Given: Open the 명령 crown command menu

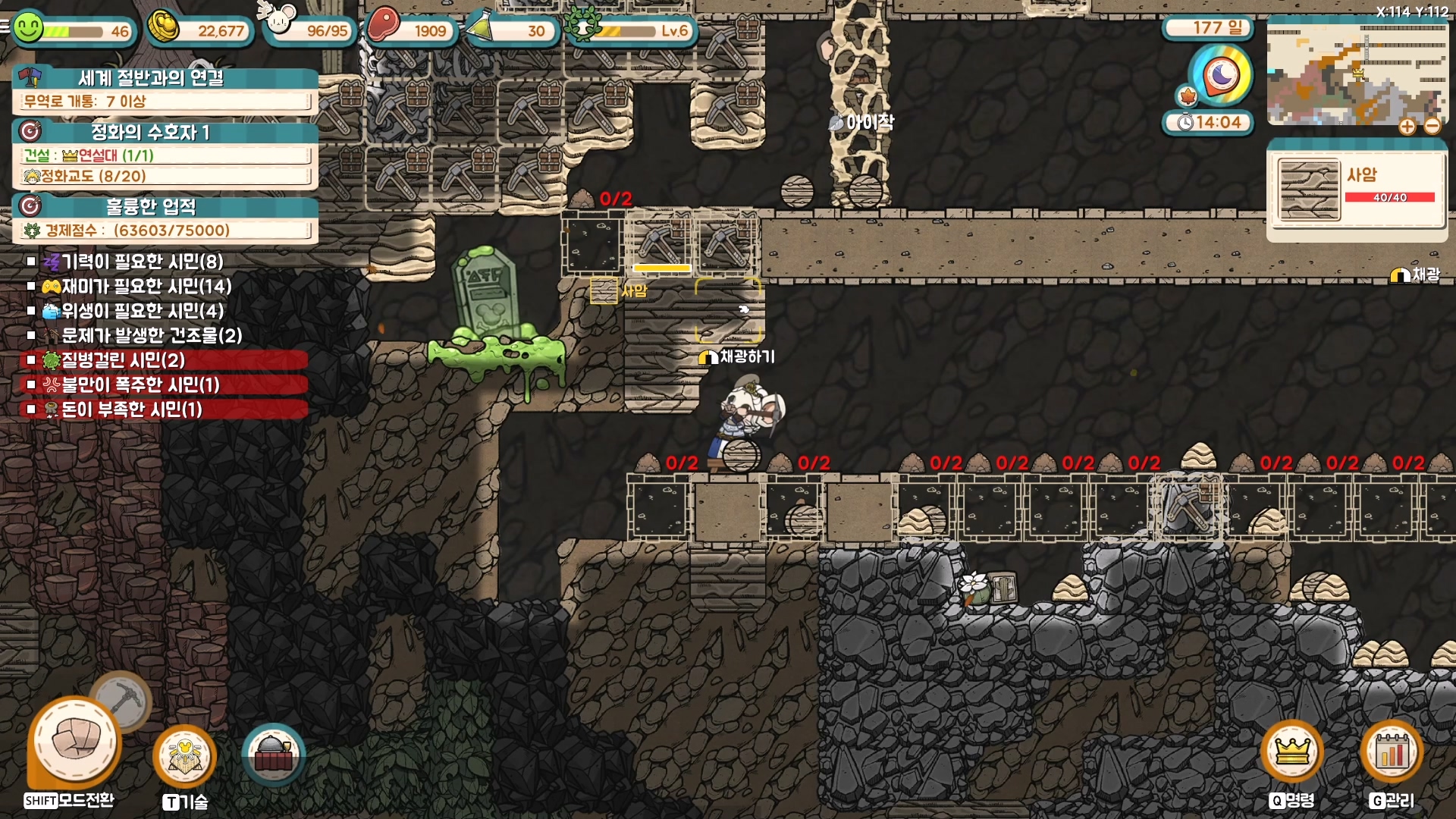Looking at the screenshot, I should click(1291, 752).
